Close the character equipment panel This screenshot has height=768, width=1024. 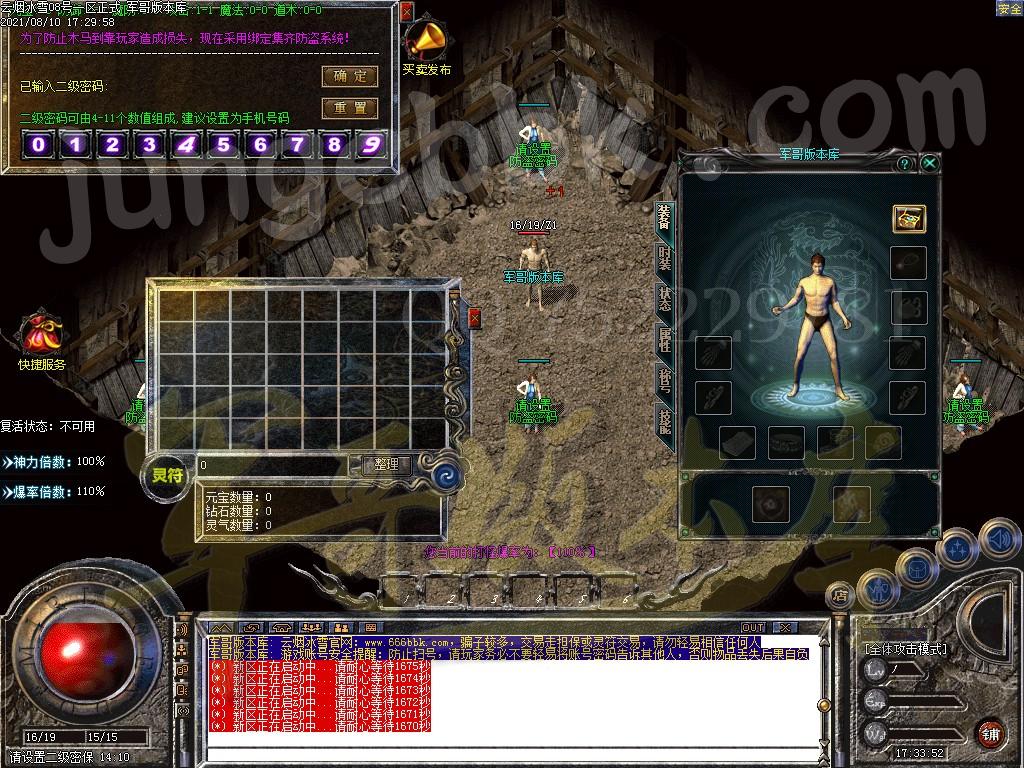[930, 163]
